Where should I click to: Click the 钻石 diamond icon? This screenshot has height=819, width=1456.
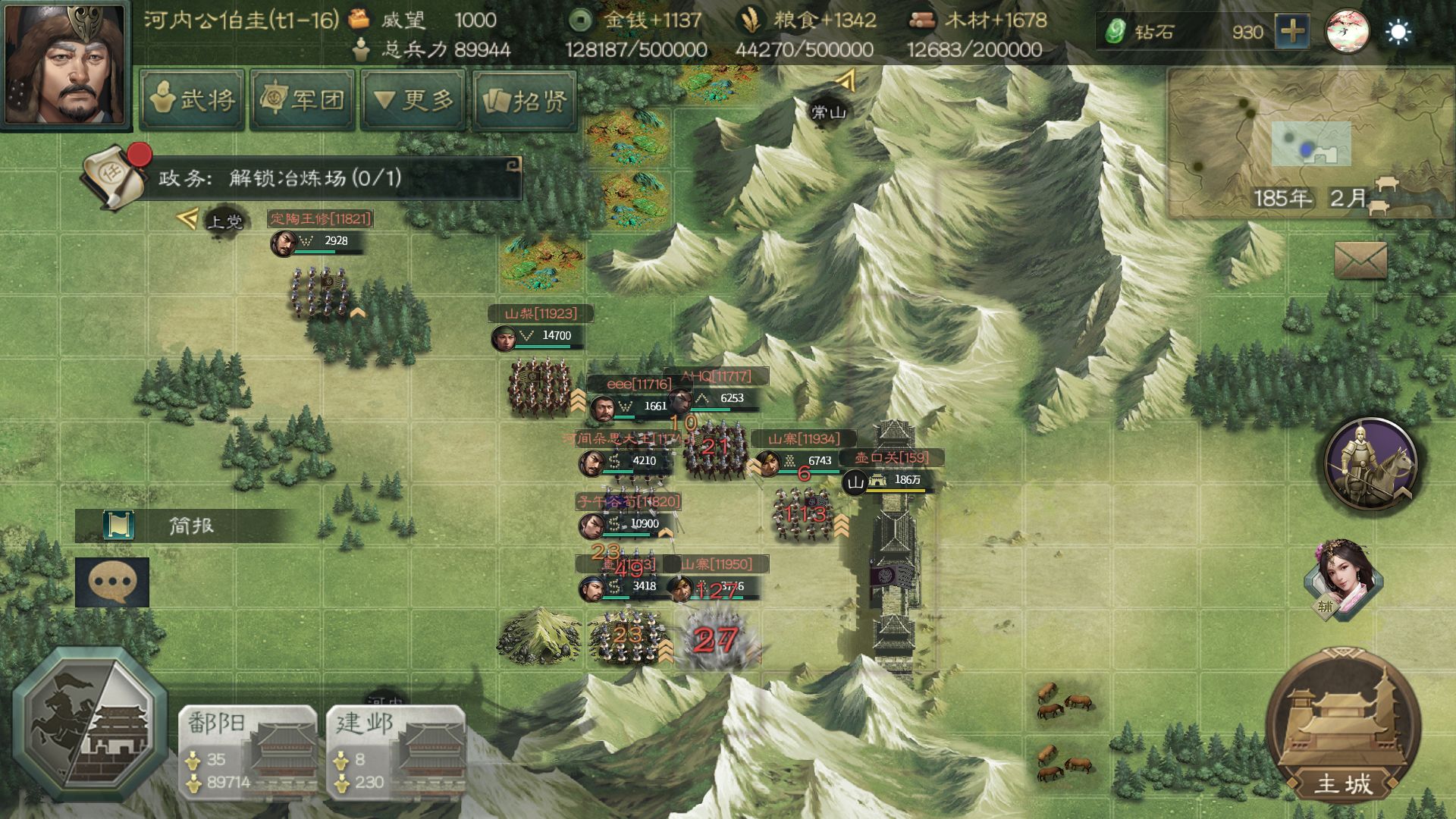point(1116,32)
